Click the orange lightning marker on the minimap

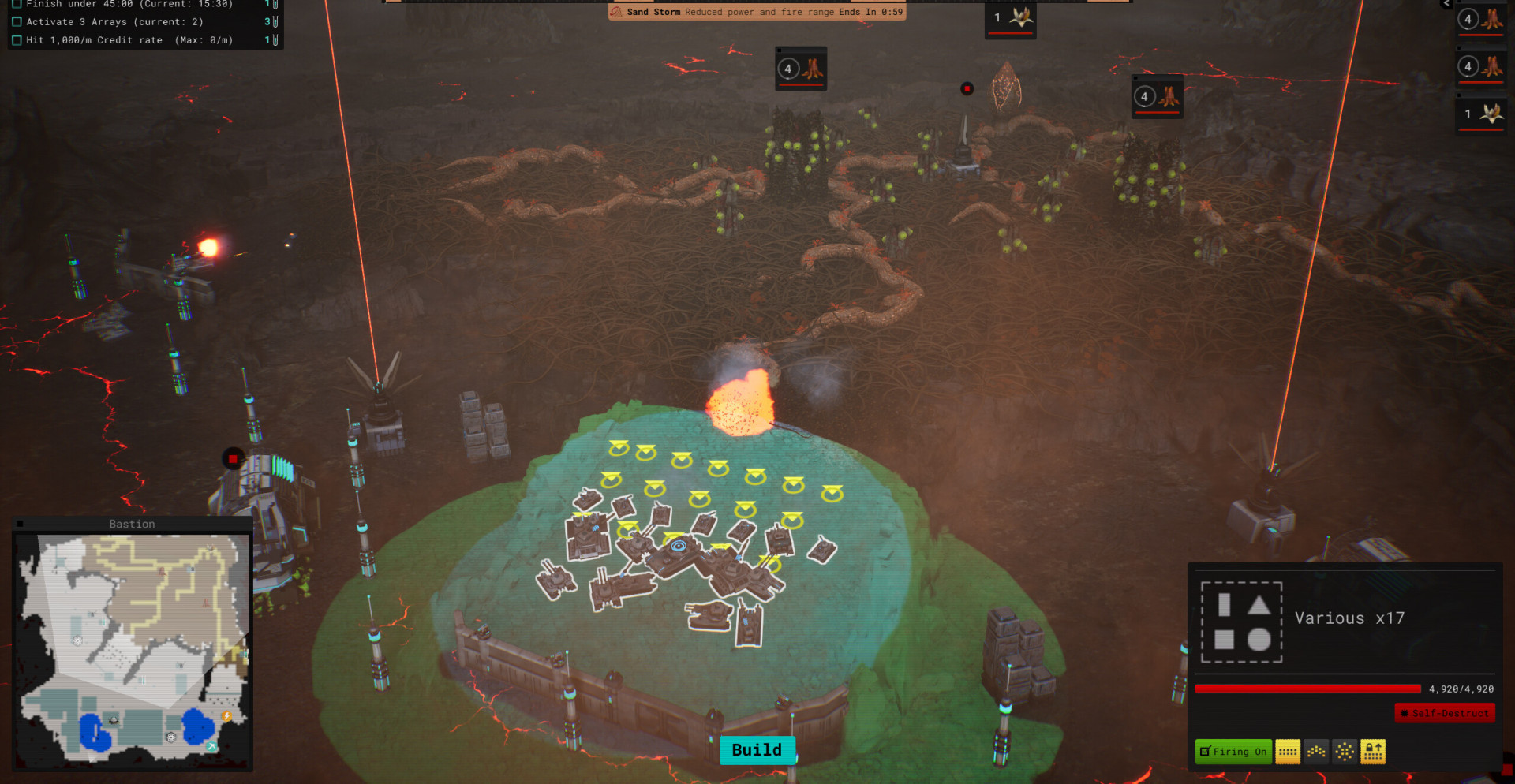[x=226, y=716]
